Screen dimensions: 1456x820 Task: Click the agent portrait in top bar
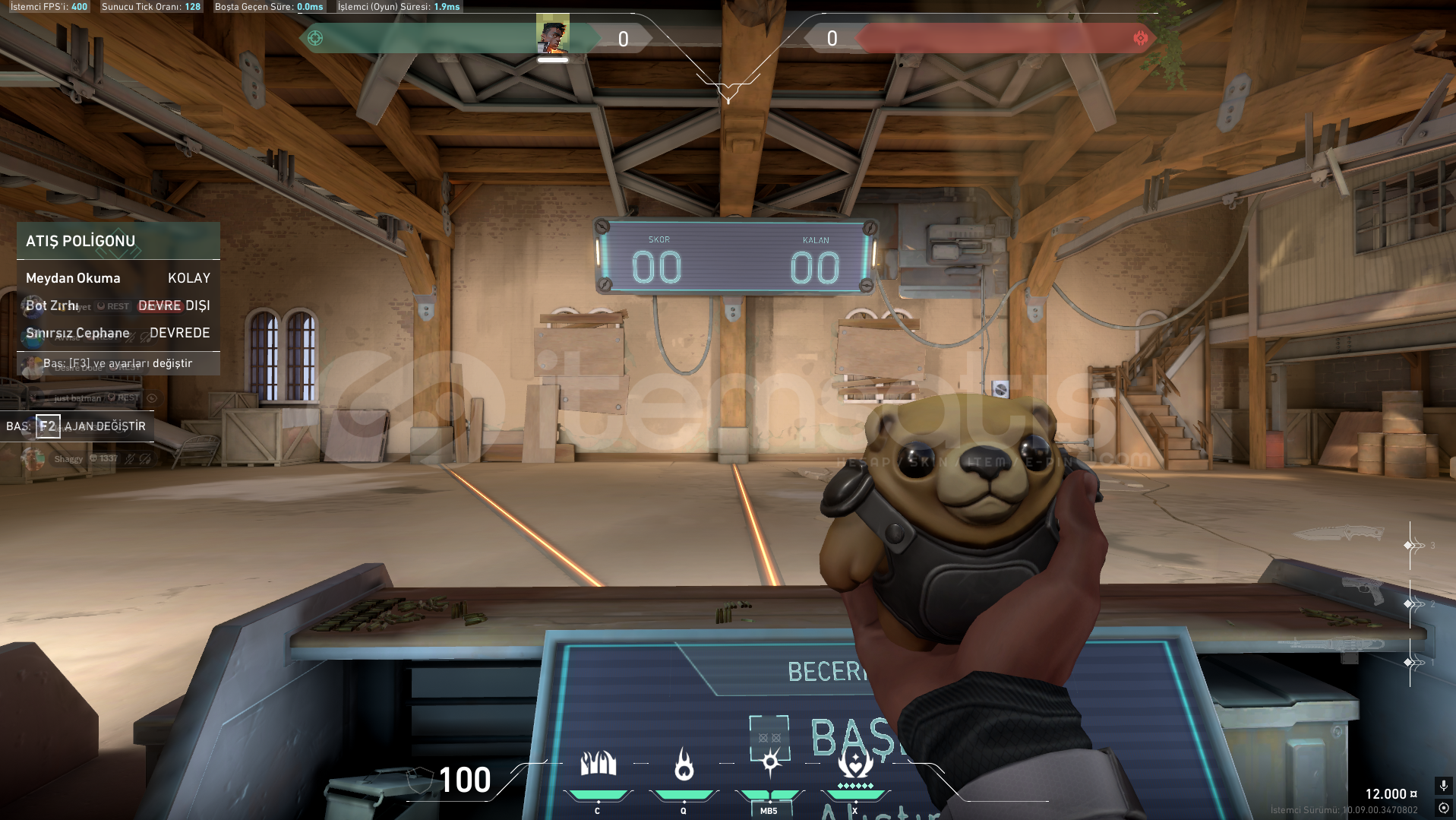[x=552, y=35]
